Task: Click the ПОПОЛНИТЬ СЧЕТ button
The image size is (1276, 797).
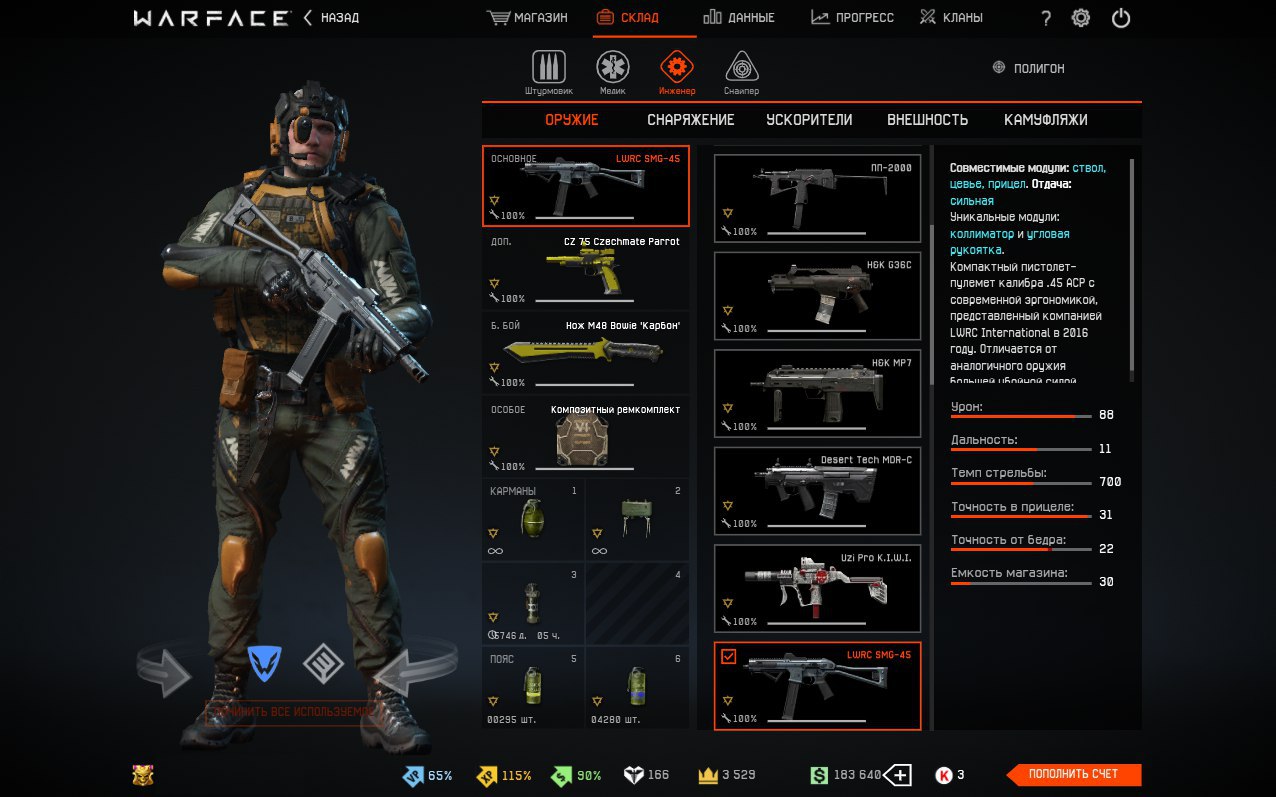Action: (x=1073, y=774)
